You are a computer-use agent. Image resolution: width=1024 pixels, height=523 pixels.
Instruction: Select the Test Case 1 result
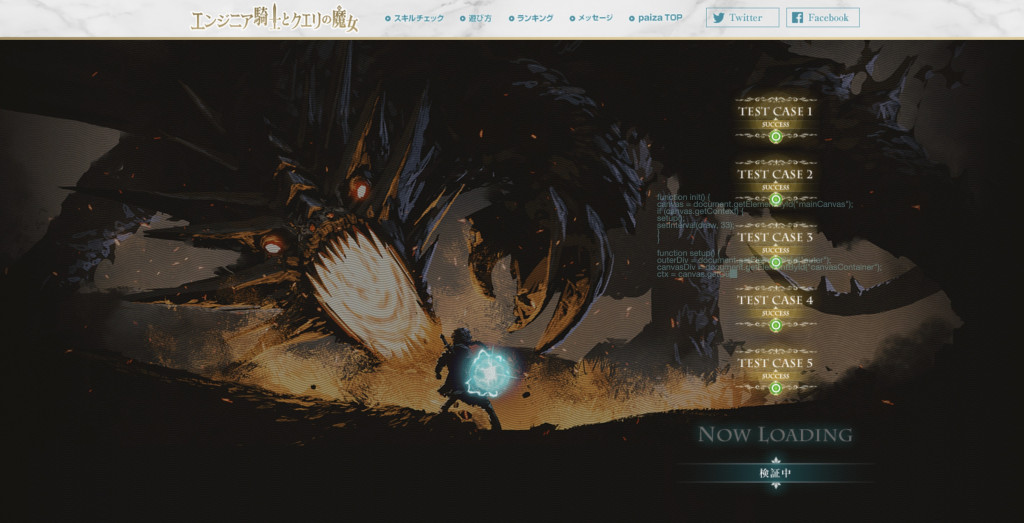(x=775, y=116)
